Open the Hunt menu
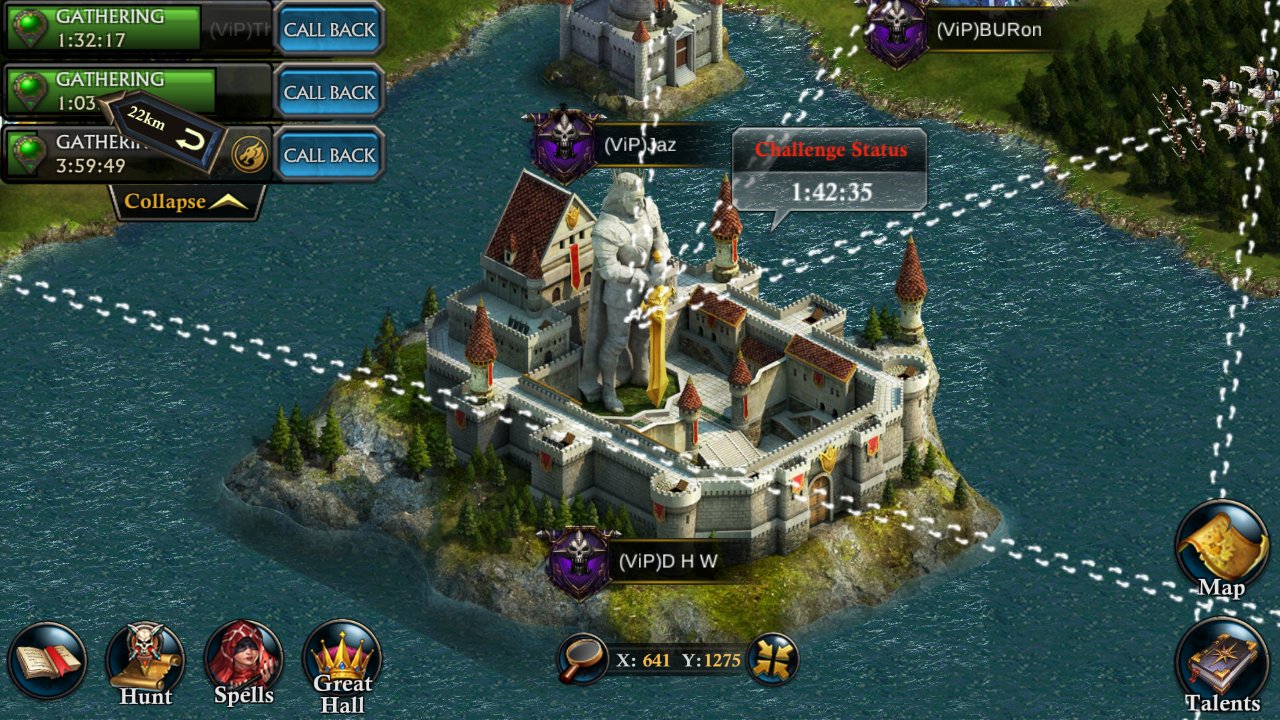Viewport: 1280px width, 720px height. [146, 662]
